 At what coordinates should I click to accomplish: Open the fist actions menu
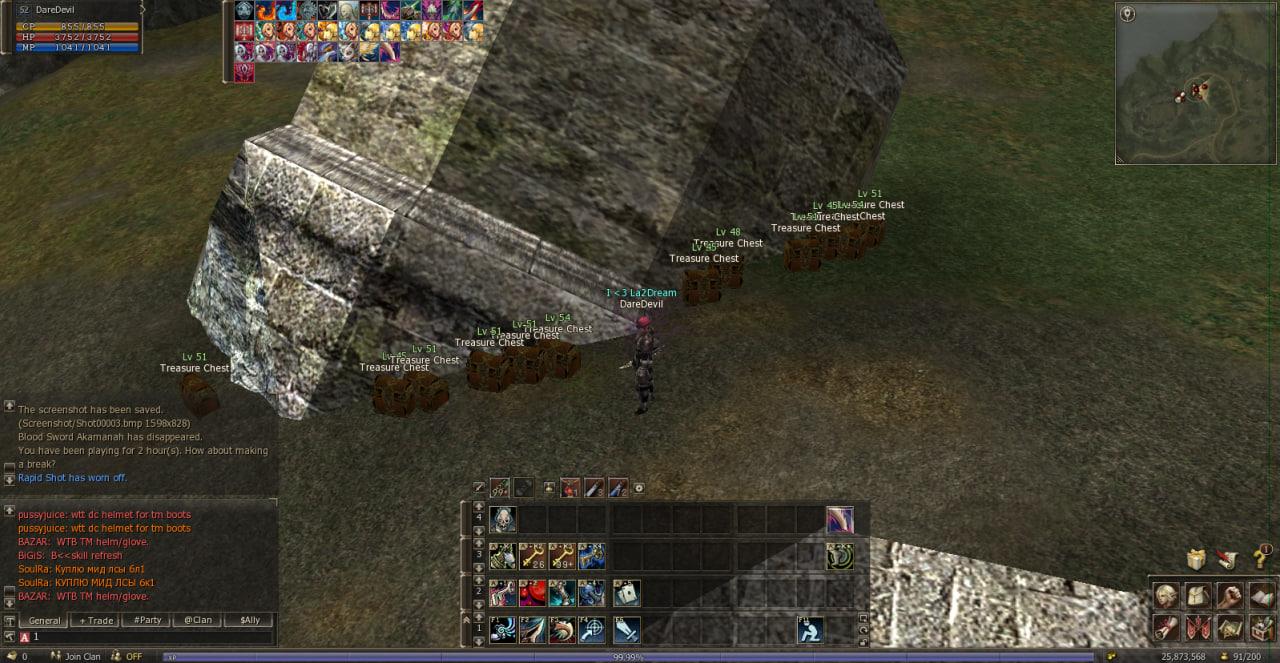coord(1230,596)
